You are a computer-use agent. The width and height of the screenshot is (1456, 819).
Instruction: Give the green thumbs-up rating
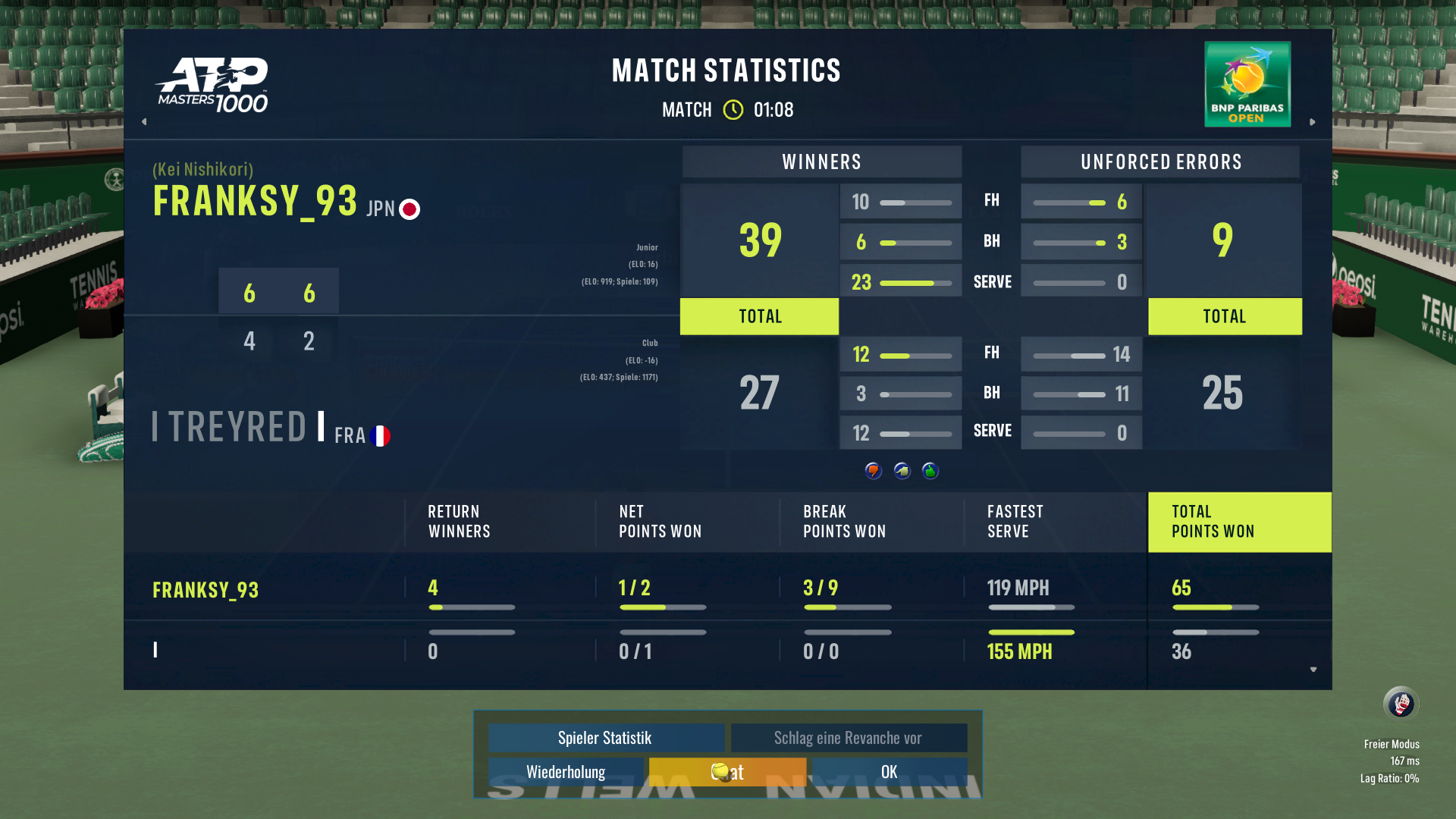pyautogui.click(x=930, y=471)
